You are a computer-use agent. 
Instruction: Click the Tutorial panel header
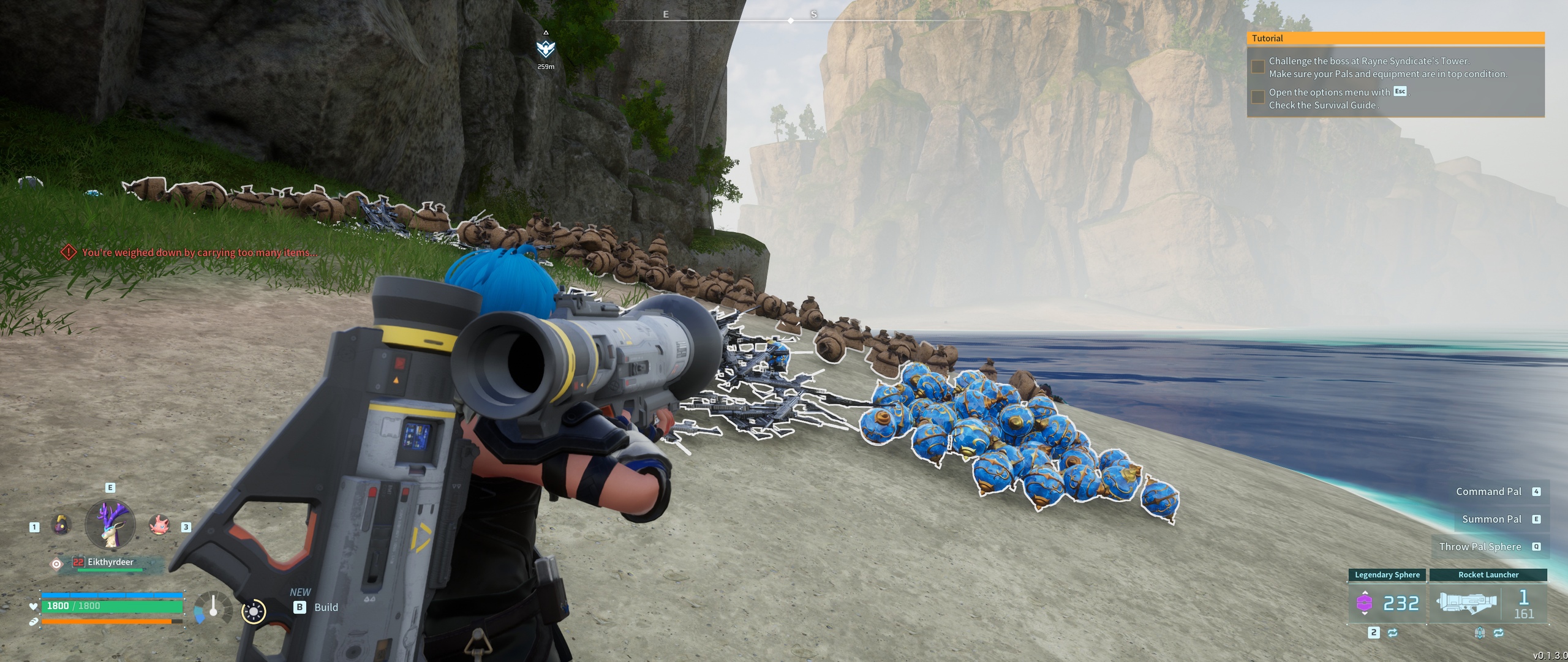[1395, 38]
